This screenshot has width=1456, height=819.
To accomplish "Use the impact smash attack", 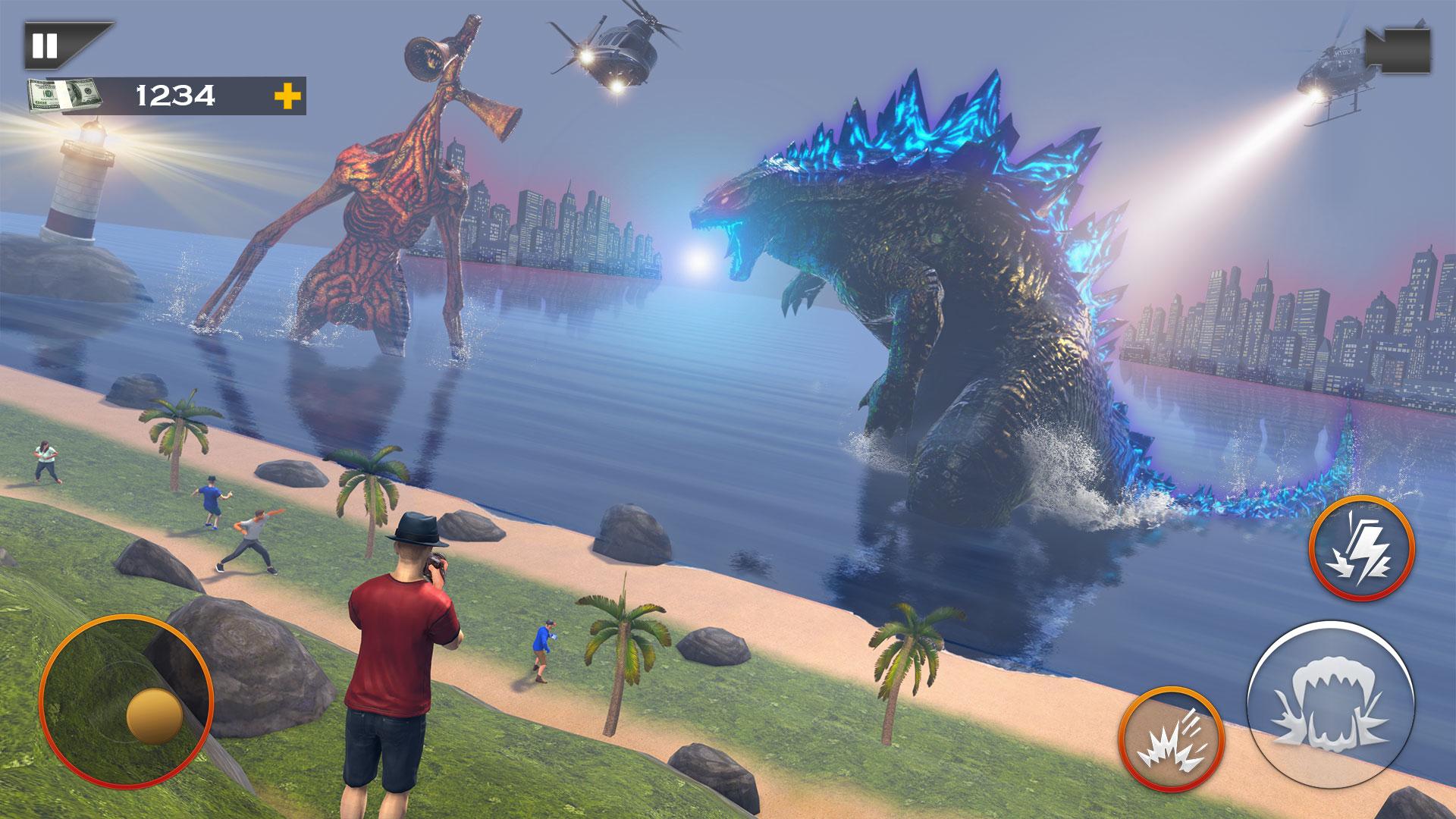I will coord(1170,739).
